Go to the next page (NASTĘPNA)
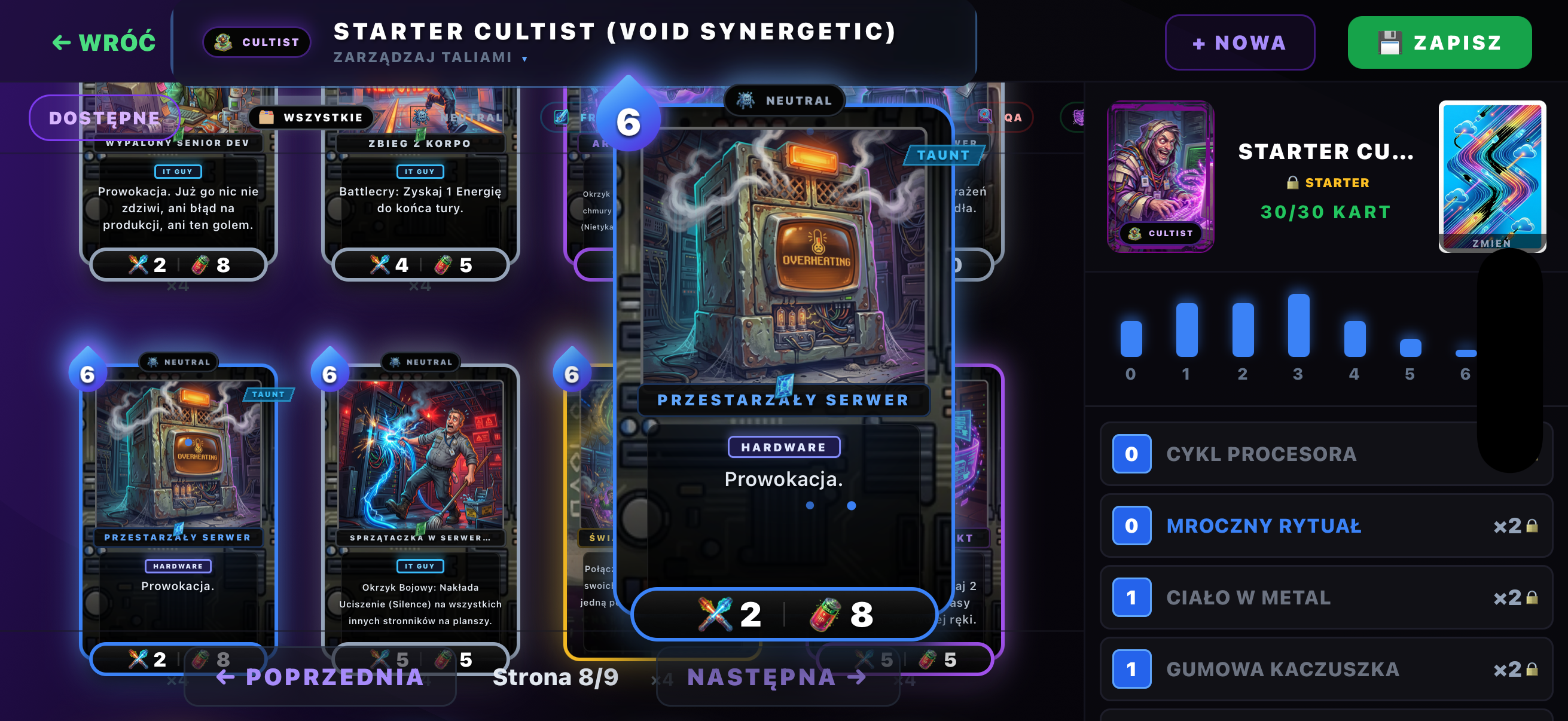This screenshot has height=721, width=1568. point(777,677)
